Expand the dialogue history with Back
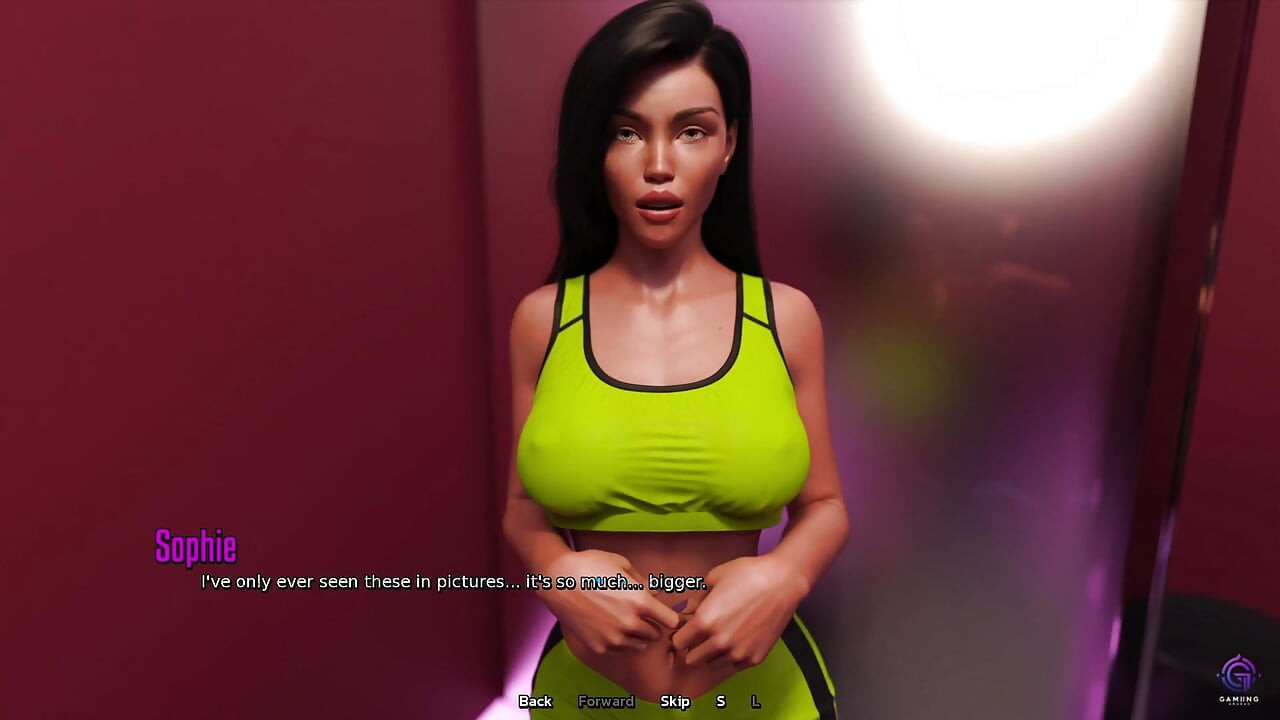1280x720 pixels. coord(535,702)
